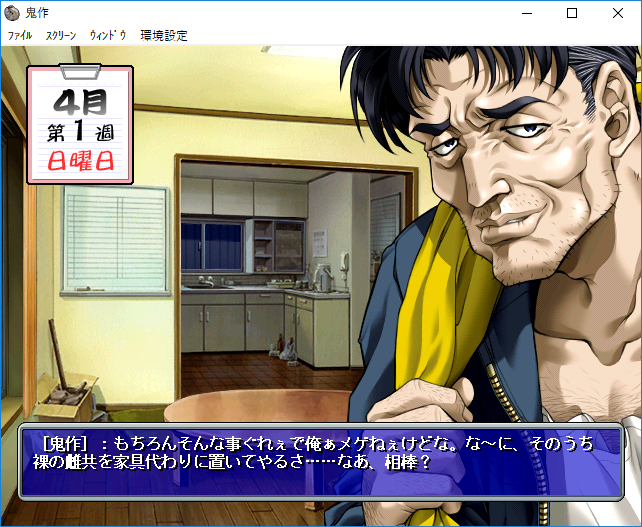Screen dimensions: 642x527
Task: Open the 環境設定 menu
Action: (x=164, y=35)
